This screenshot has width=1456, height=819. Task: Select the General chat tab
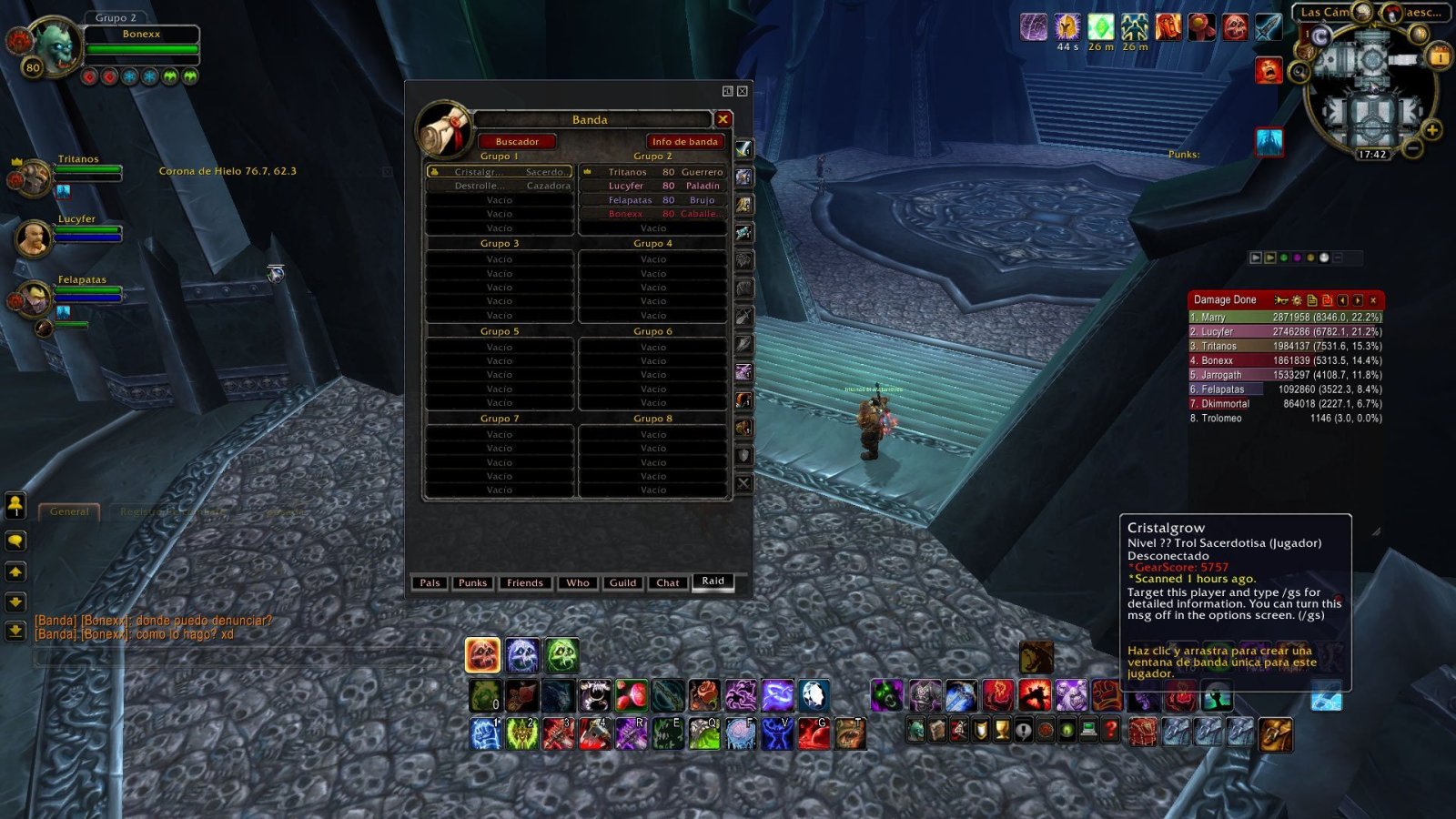click(69, 511)
